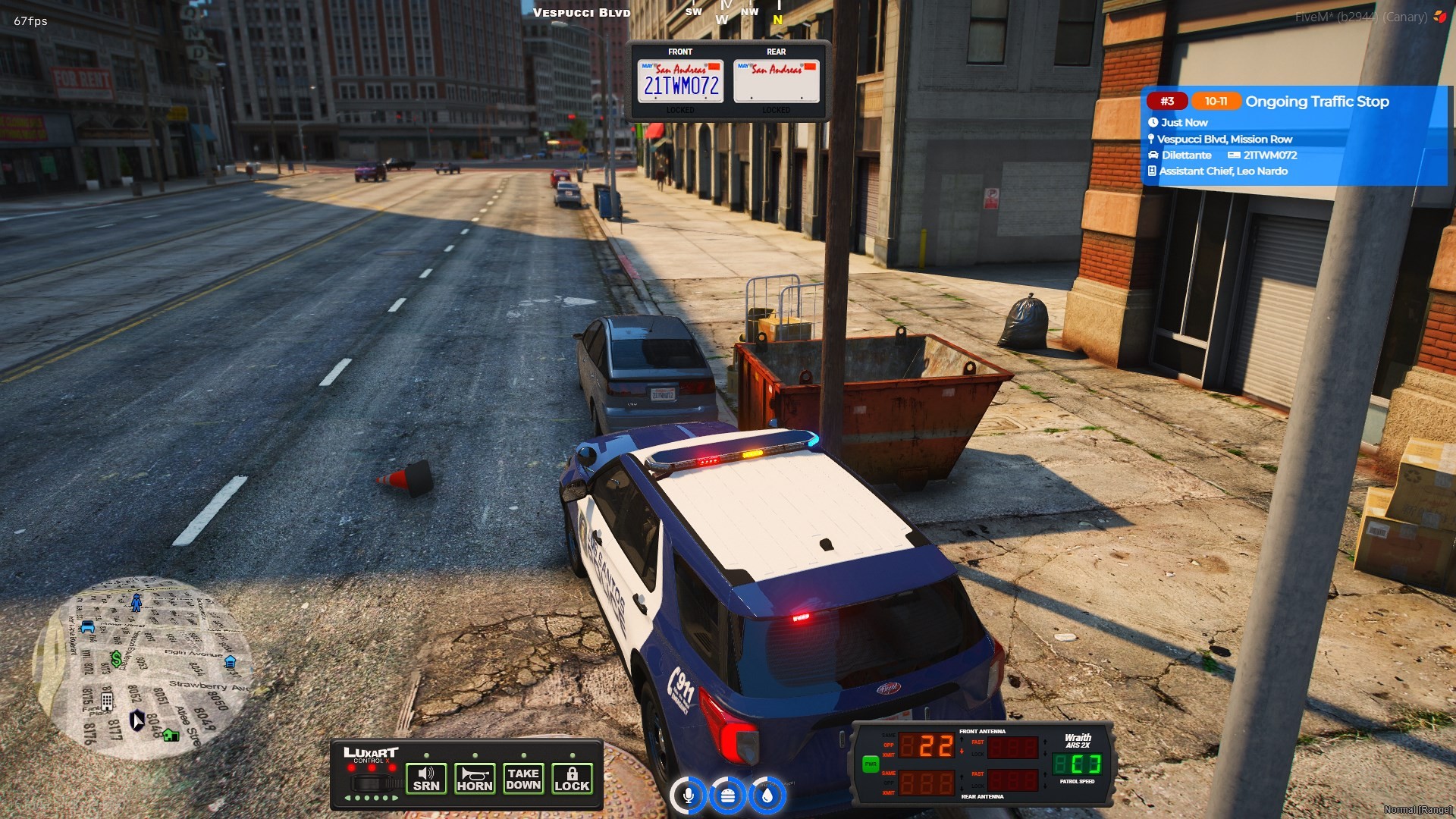Click the microphone voice status icon
1456x819 pixels.
689,795
